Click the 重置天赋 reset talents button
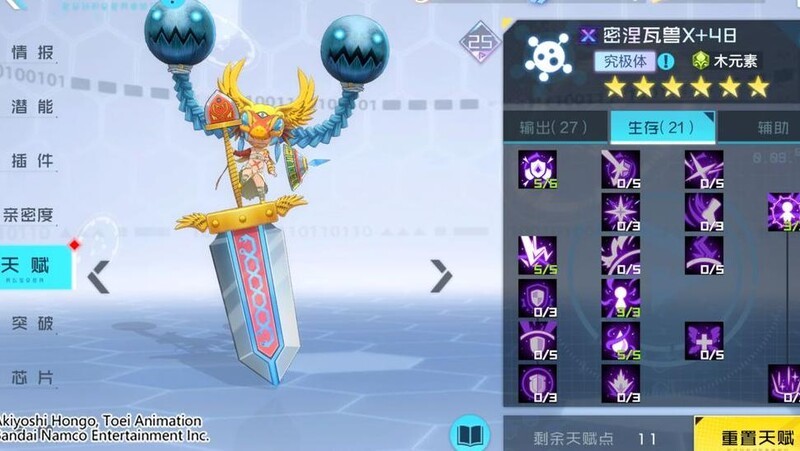The image size is (800, 451). tap(748, 437)
